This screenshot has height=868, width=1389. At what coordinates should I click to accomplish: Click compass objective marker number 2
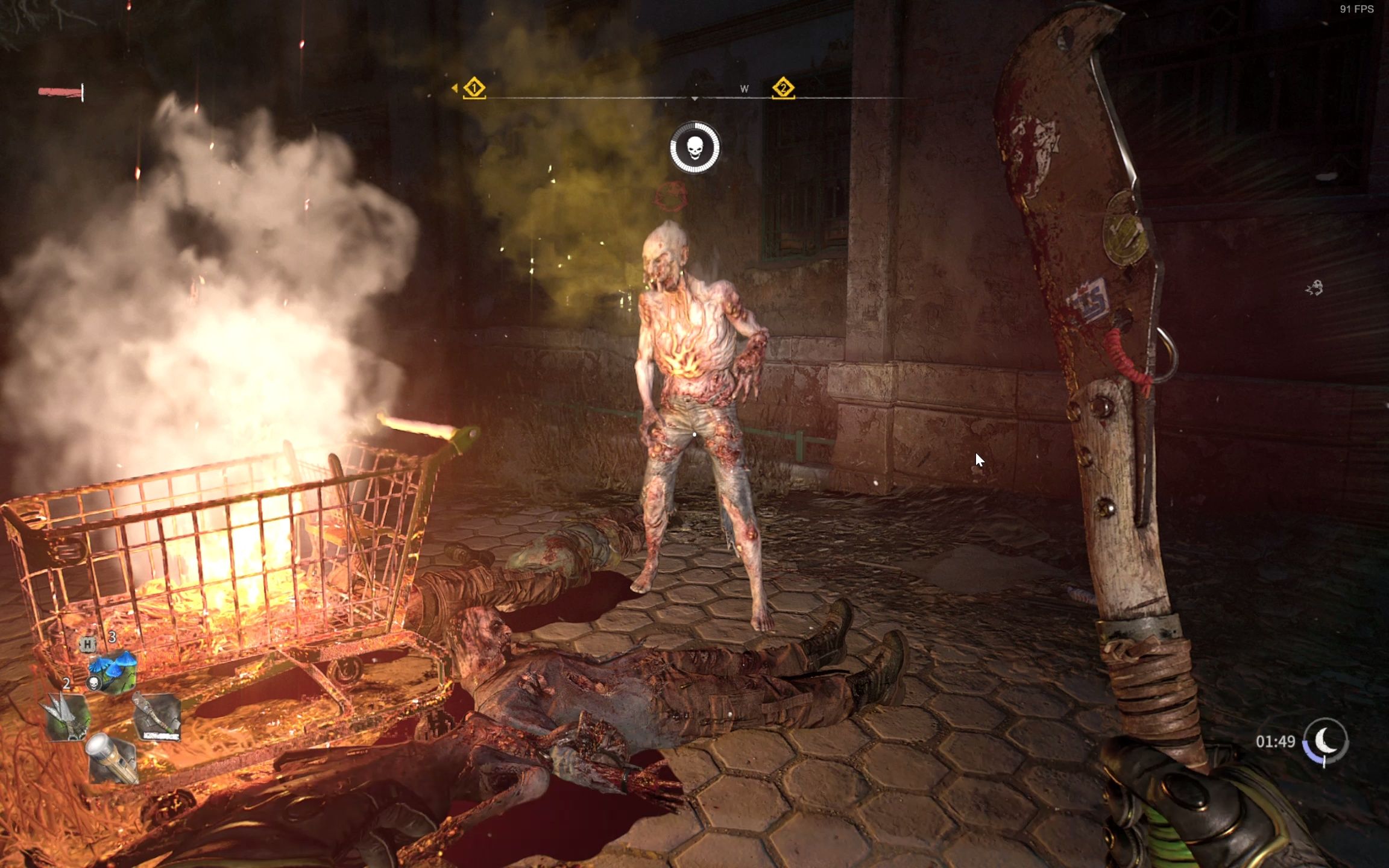pos(783,88)
